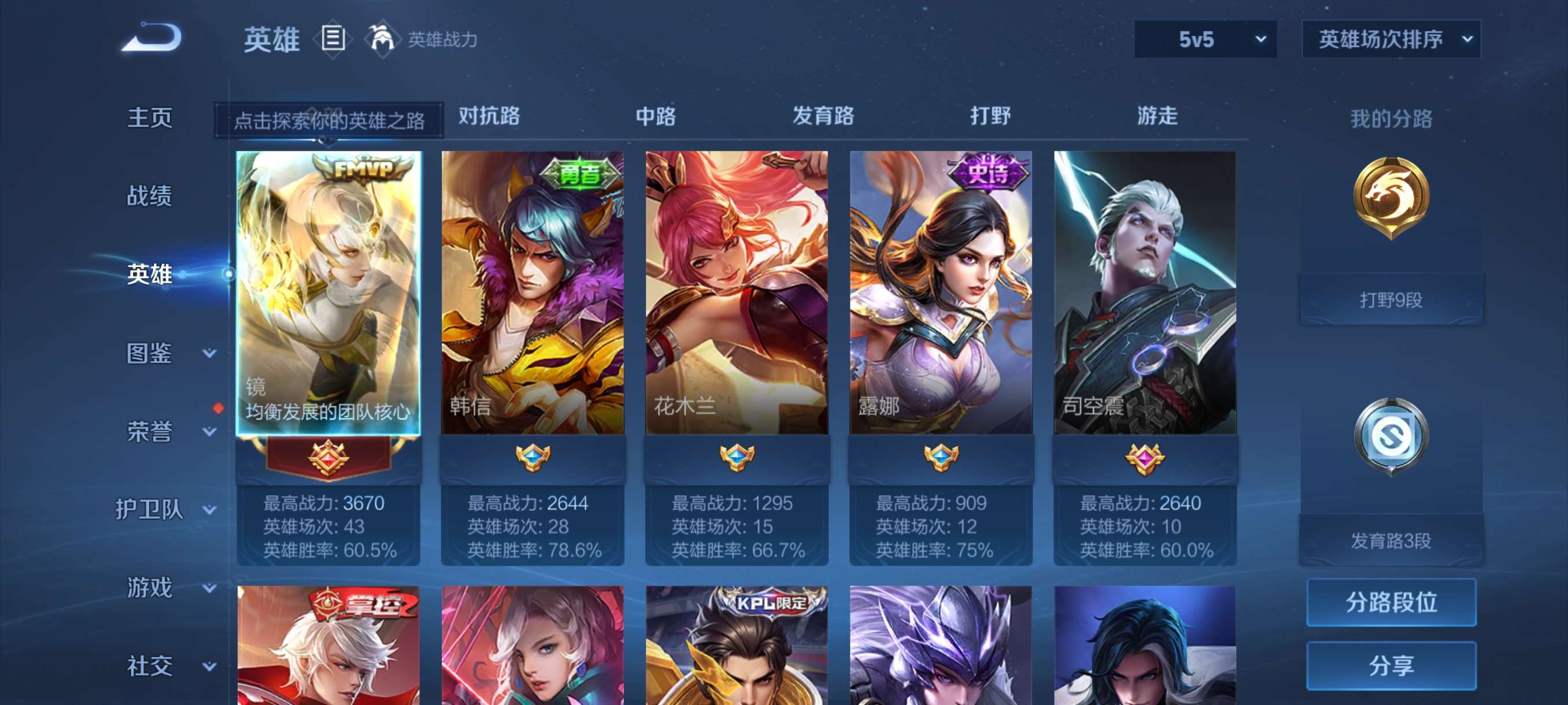Screen dimensions: 1568x705
Task: Click the 英雄战力 emblem icon
Action: tap(384, 38)
